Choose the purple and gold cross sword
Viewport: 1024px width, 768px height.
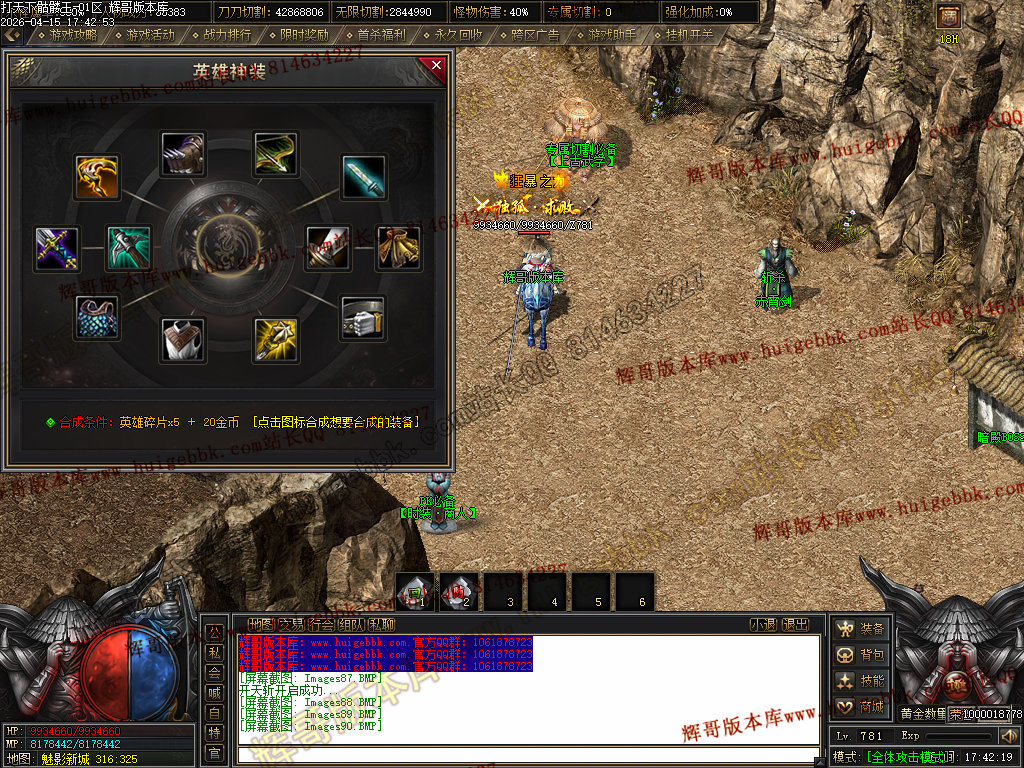(x=57, y=249)
